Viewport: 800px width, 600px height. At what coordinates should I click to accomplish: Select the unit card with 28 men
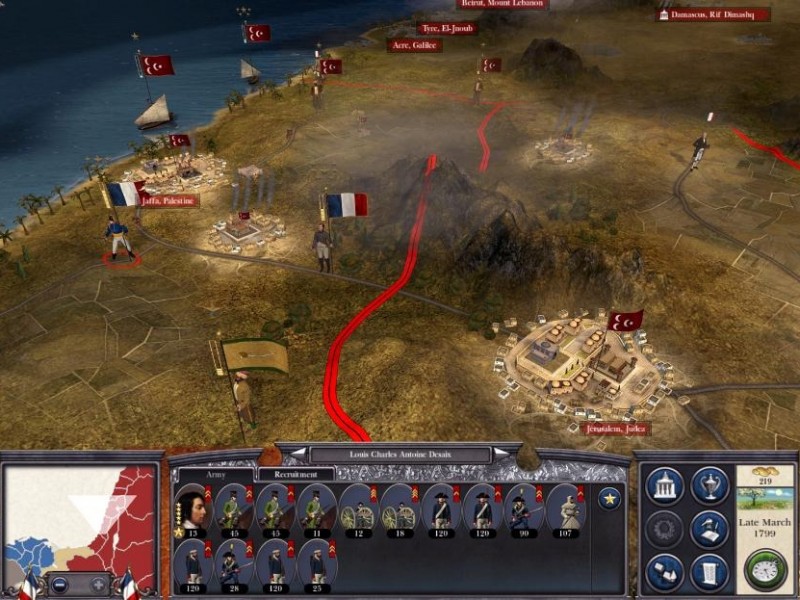(232, 566)
